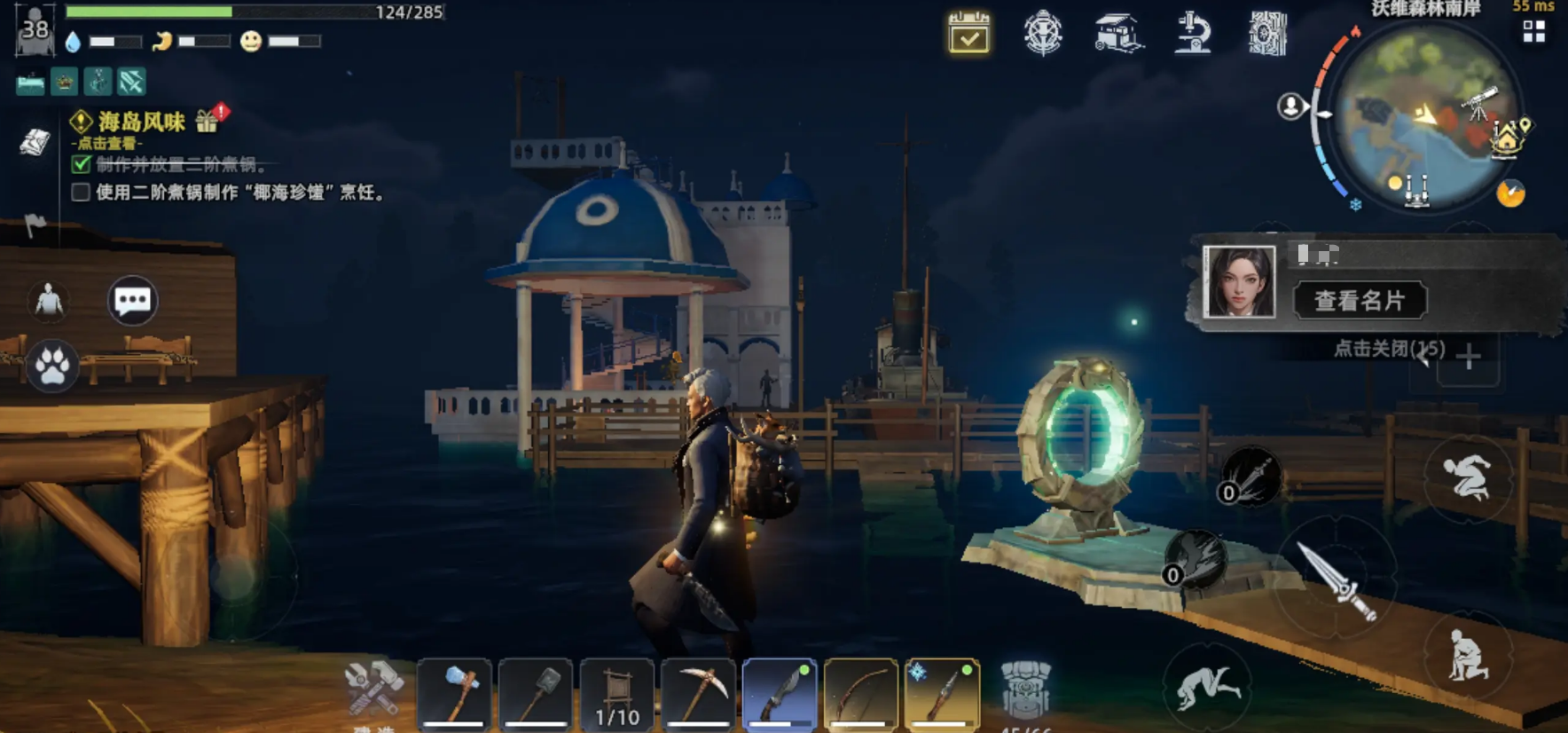
Task: Select the shovel hotbar slot
Action: (x=536, y=694)
